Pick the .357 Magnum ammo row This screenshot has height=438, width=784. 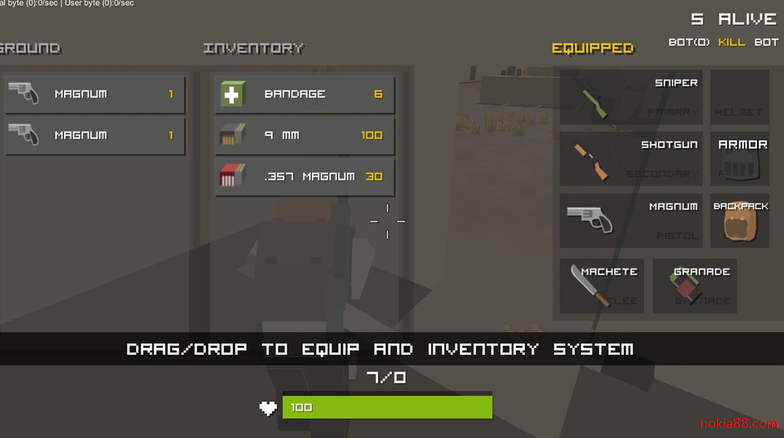click(x=305, y=178)
